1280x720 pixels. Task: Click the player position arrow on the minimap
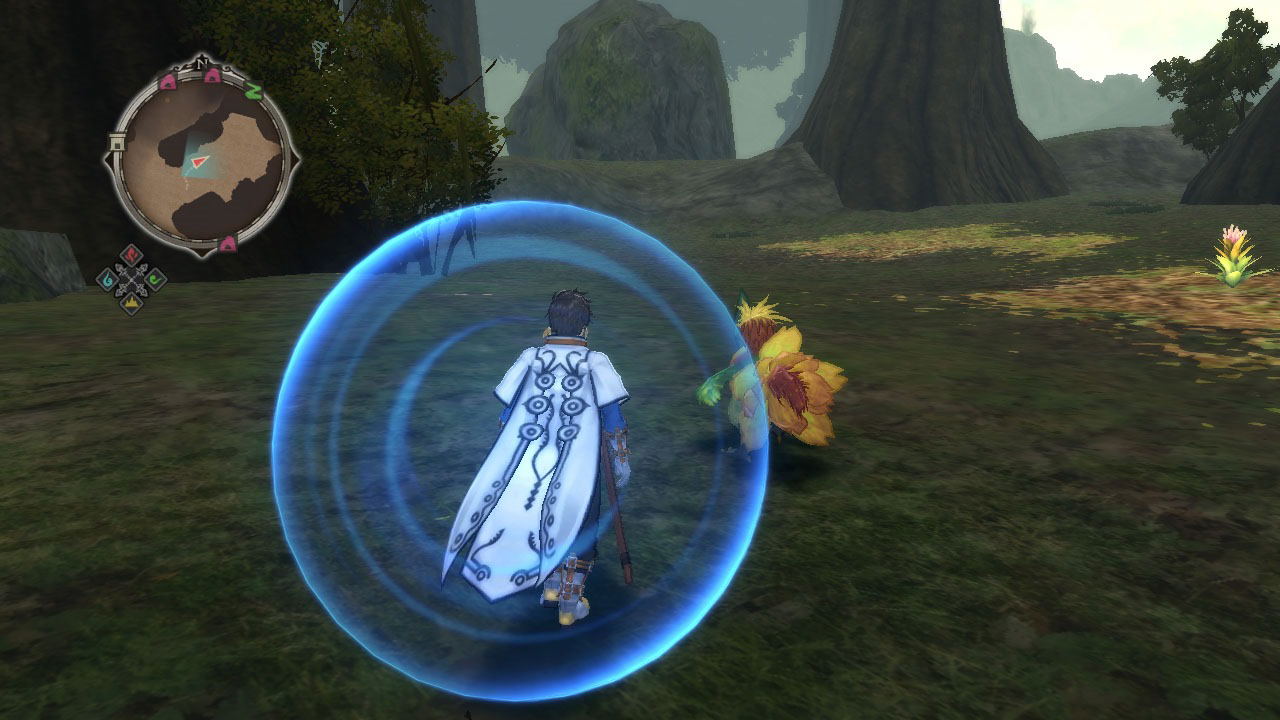pyautogui.click(x=198, y=162)
